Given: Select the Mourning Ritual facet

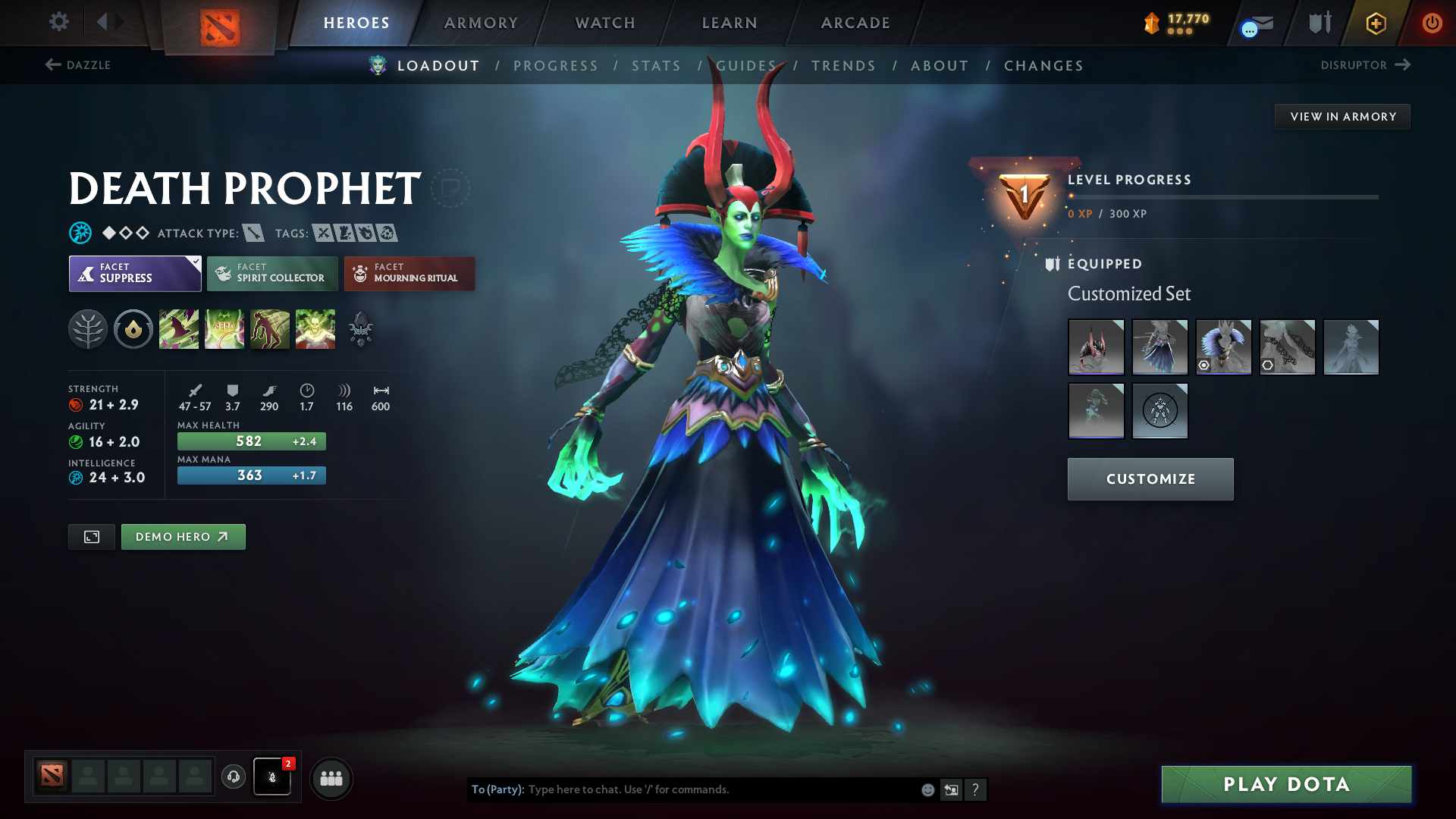Looking at the screenshot, I should 409,273.
